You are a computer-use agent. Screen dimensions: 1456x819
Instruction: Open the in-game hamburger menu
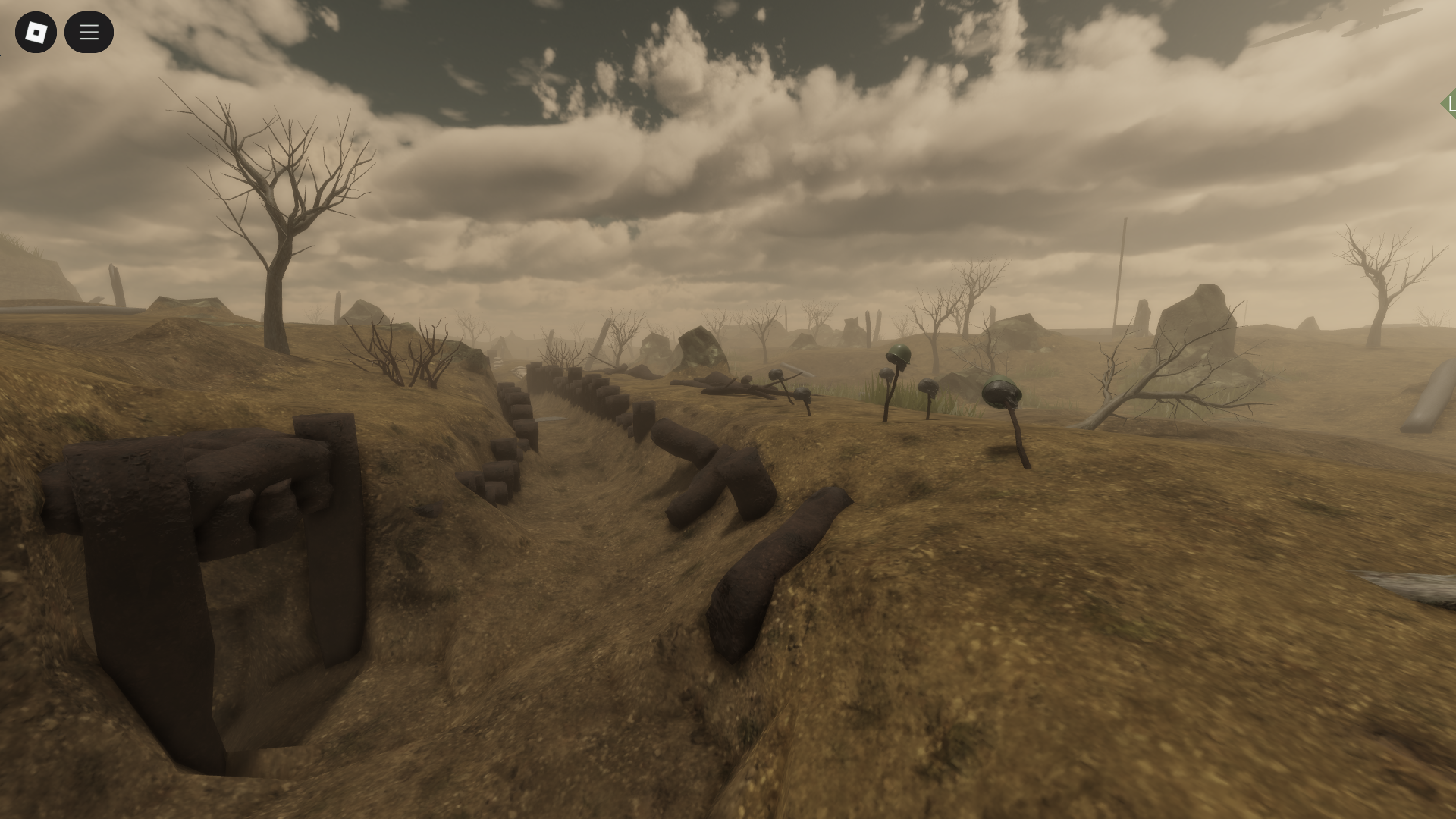click(x=89, y=32)
